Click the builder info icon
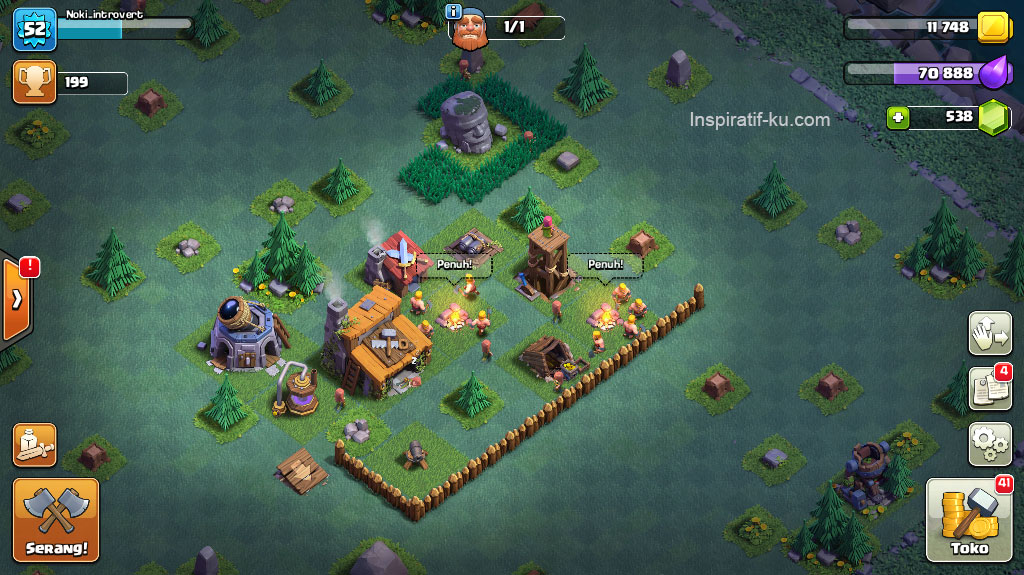Viewport: 1024px width, 575px height. 454,12
